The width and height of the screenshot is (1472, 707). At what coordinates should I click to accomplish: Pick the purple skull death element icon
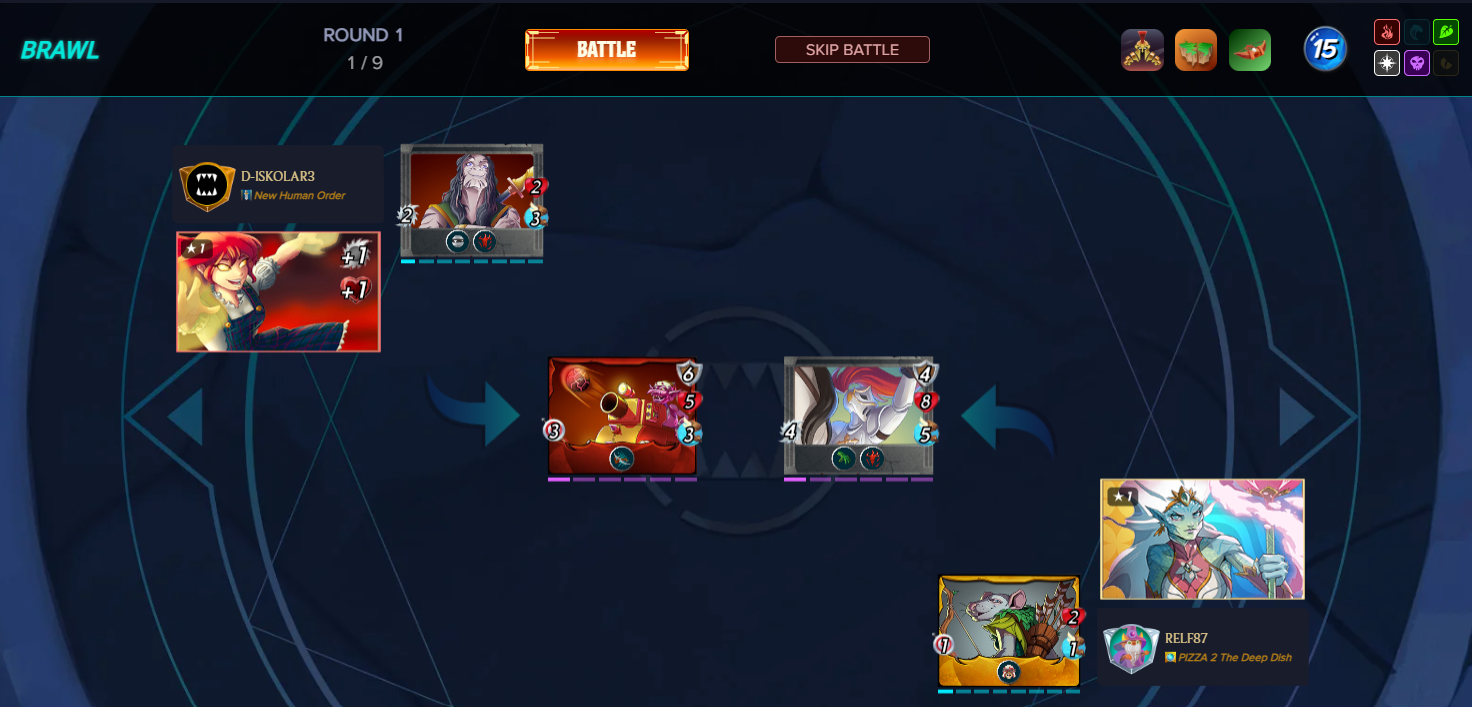click(x=1417, y=64)
